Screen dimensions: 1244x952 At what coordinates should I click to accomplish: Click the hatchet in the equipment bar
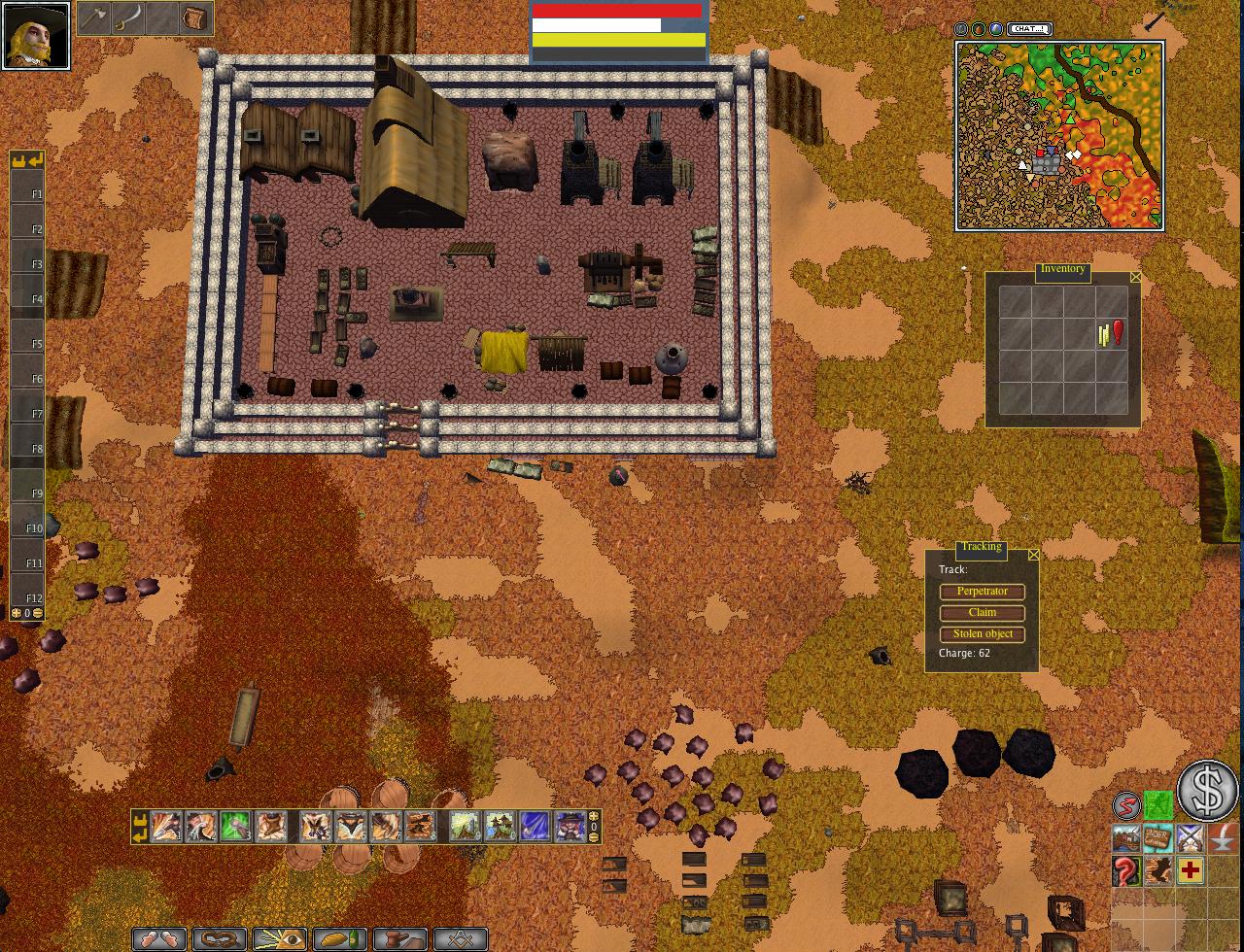point(95,17)
